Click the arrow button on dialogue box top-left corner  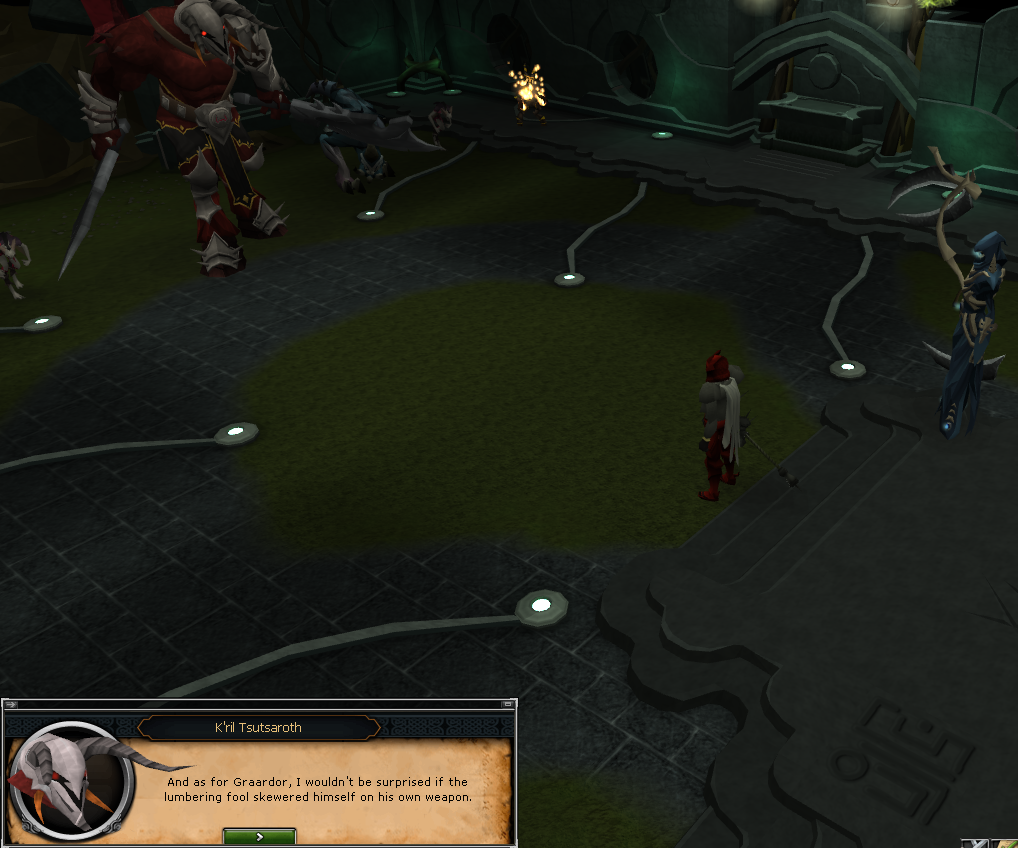click(10, 705)
